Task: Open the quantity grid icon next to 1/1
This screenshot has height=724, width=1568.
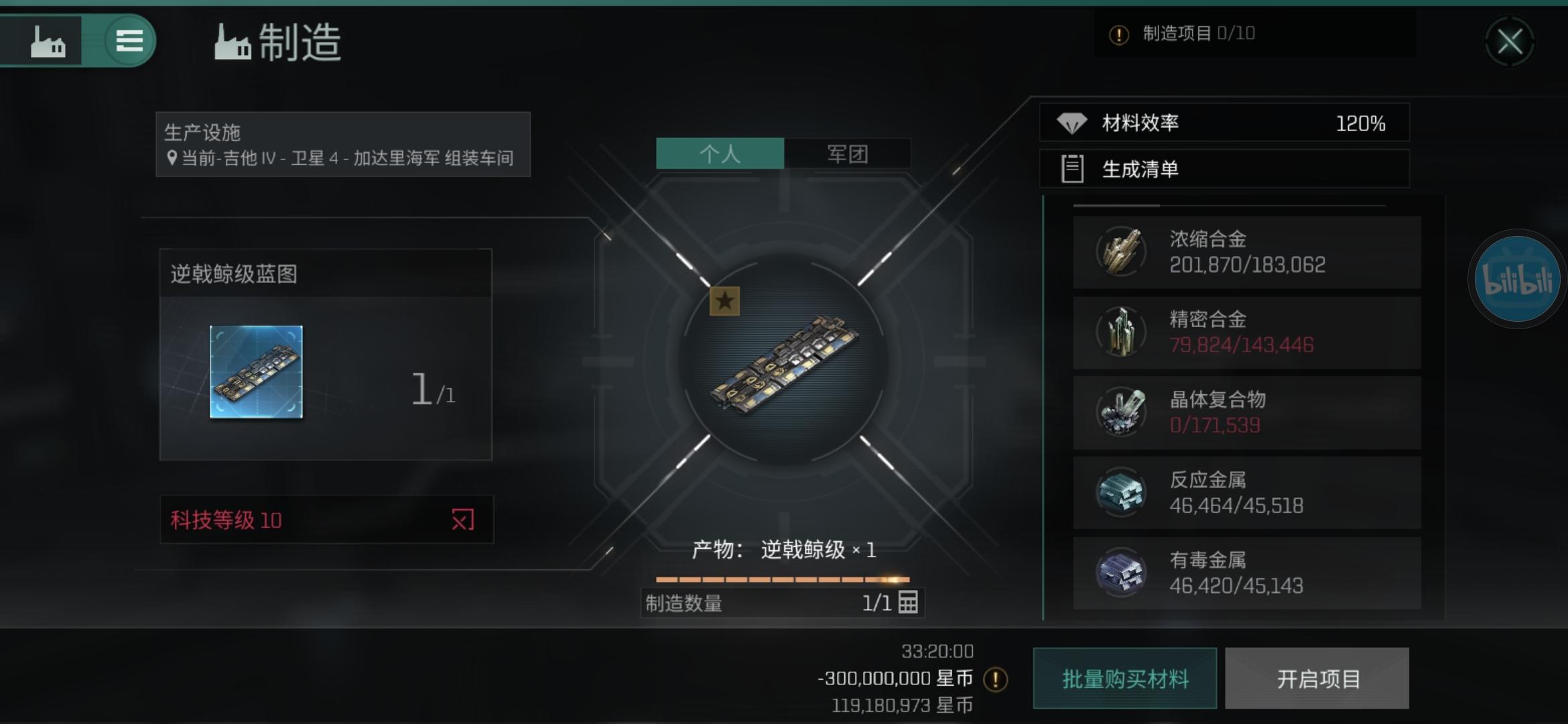Action: [911, 603]
